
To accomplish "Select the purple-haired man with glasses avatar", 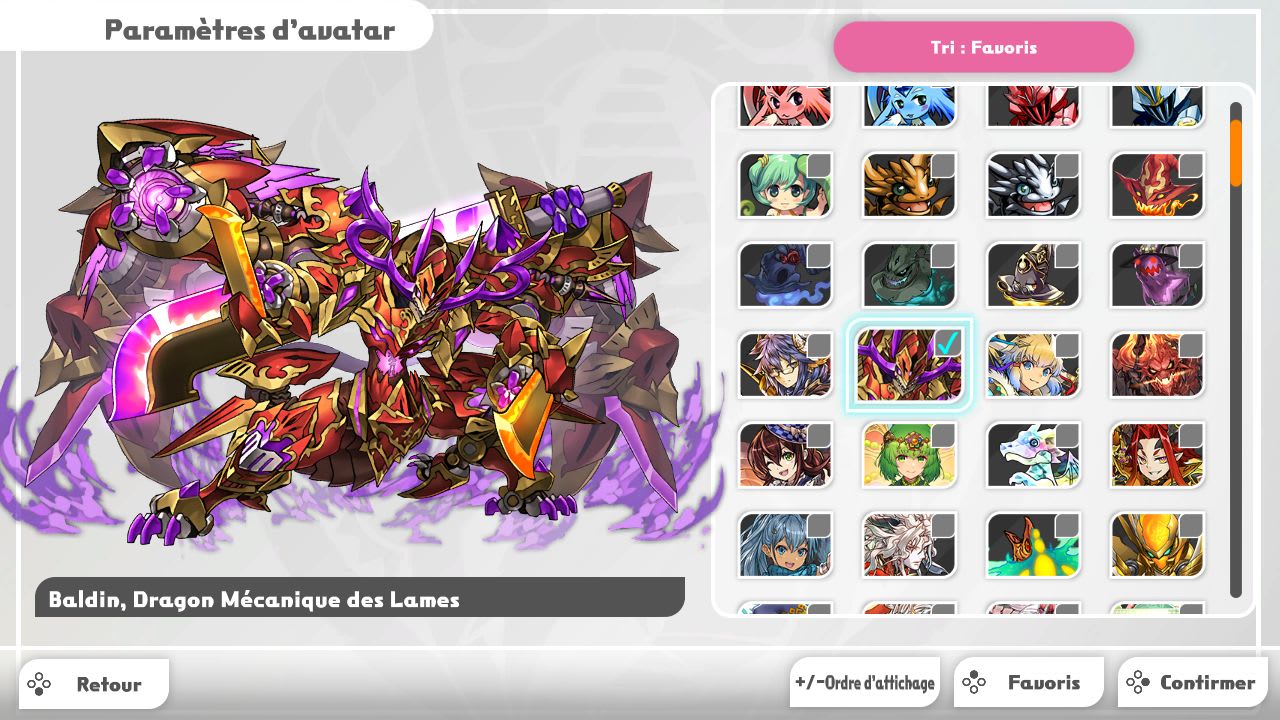I will pyautogui.click(x=785, y=365).
